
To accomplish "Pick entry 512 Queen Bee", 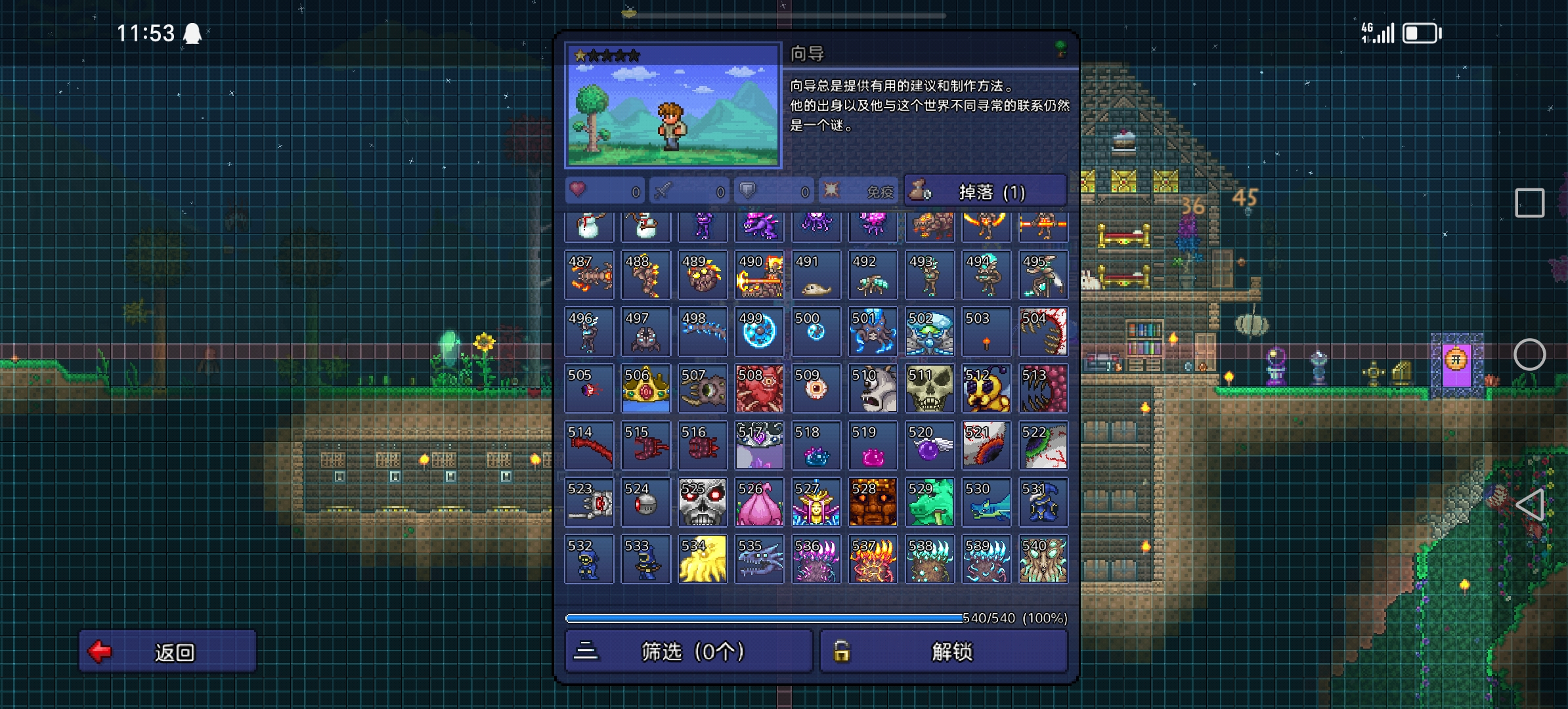I will 986,389.
